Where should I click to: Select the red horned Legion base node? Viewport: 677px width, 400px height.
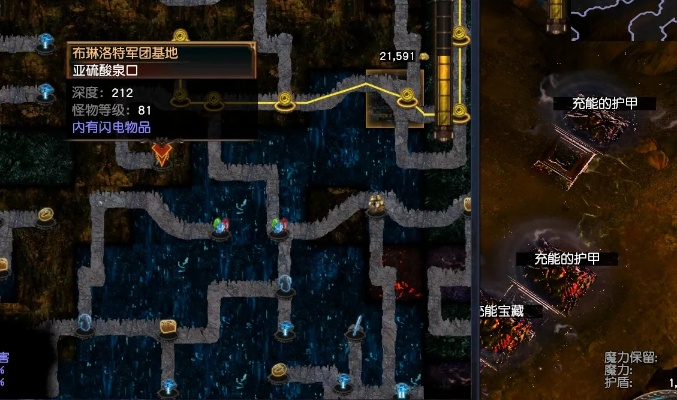161,153
